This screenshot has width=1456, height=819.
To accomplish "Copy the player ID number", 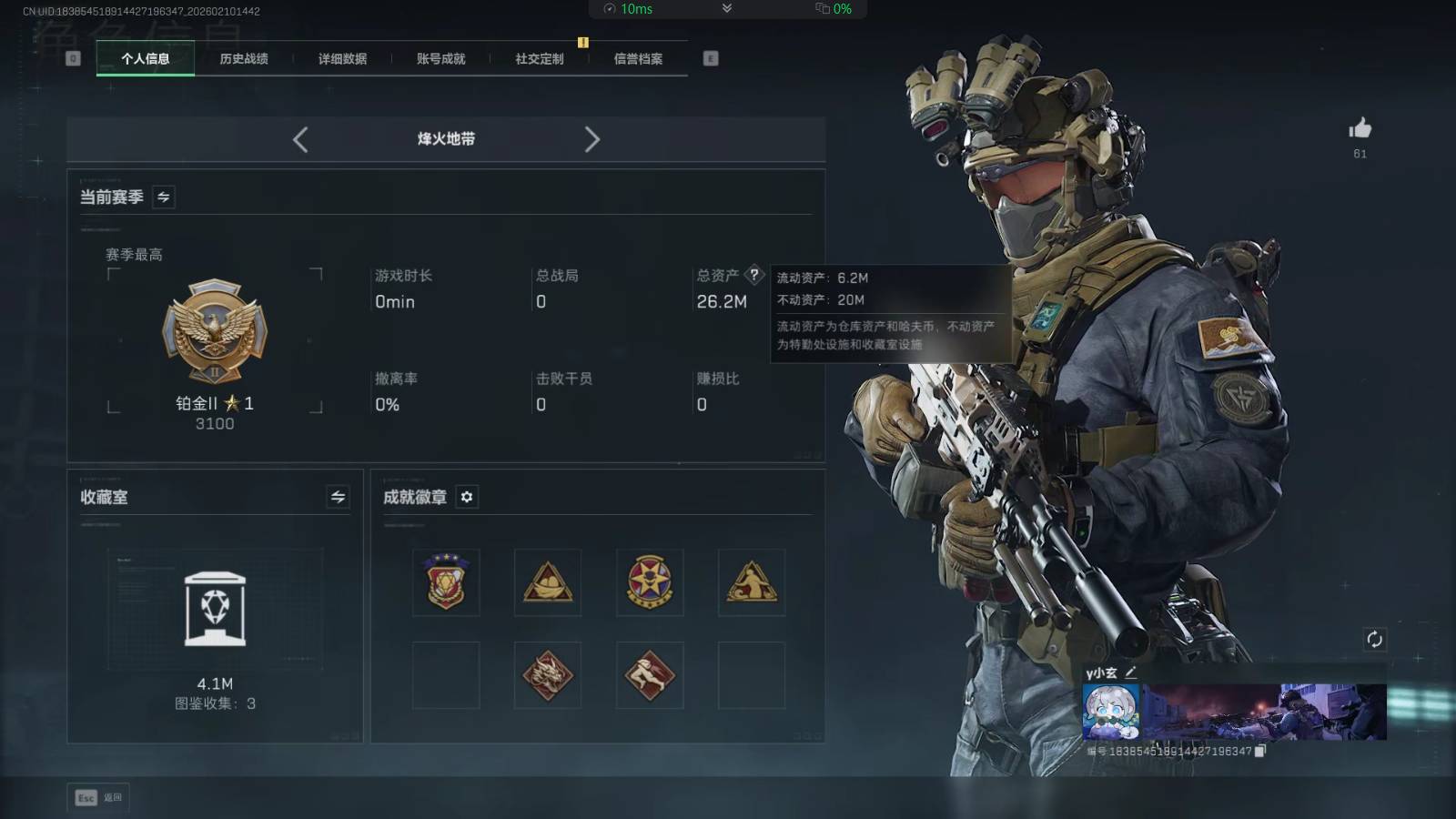I will tap(1260, 751).
